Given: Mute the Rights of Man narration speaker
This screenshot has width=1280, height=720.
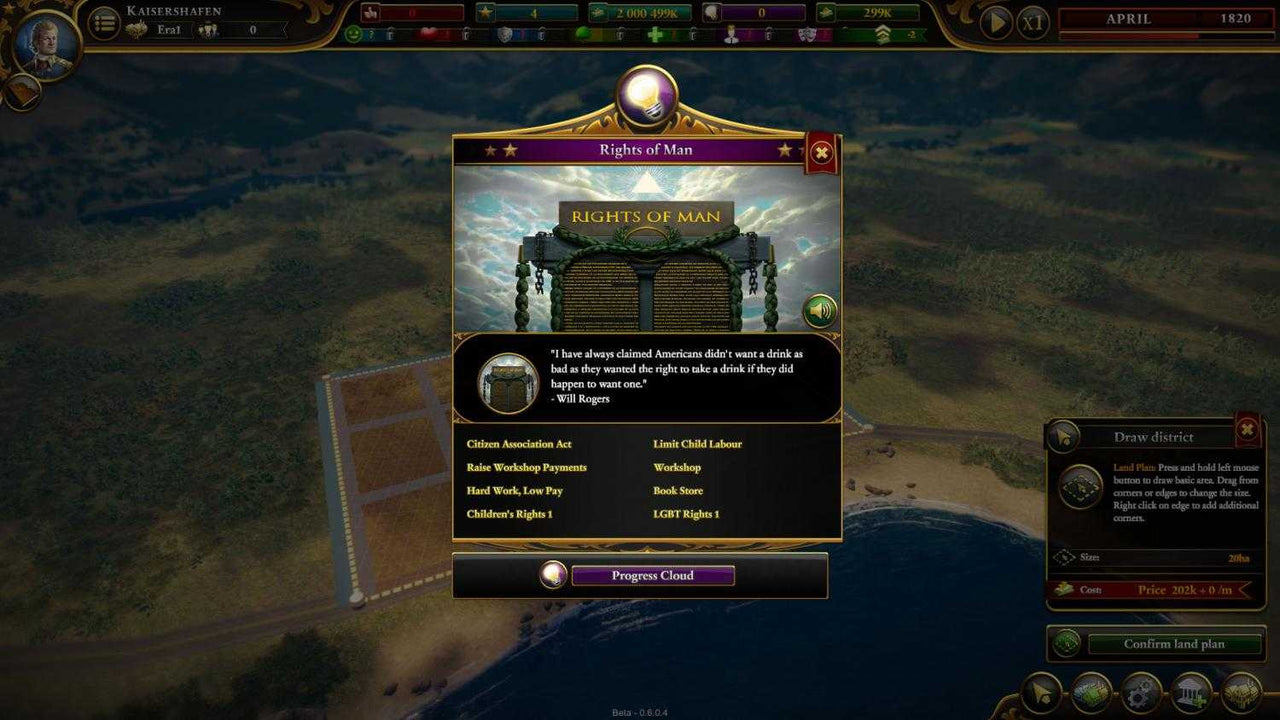Looking at the screenshot, I should coord(818,311).
